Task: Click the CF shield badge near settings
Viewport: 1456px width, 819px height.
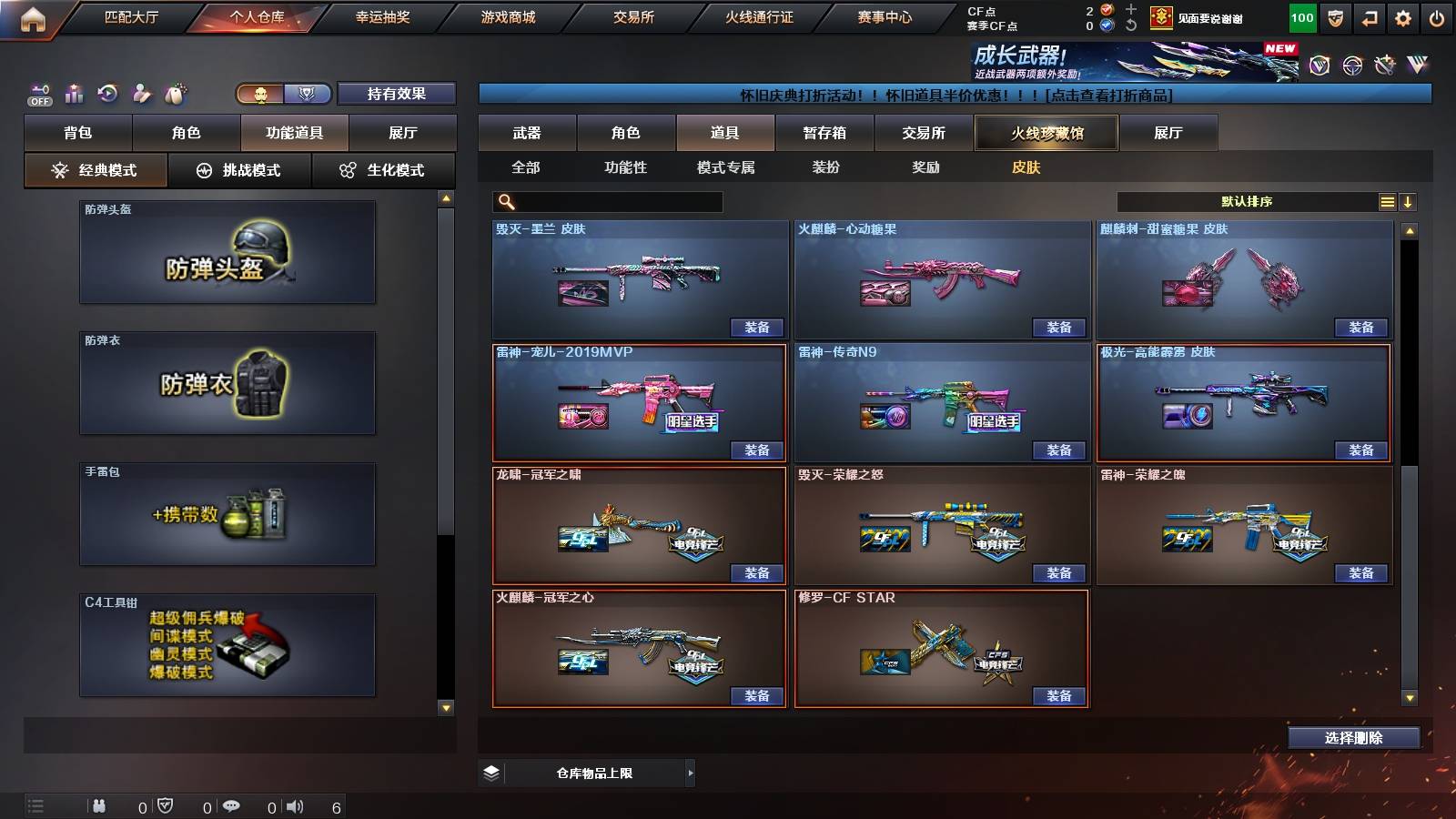Action: point(1335,17)
